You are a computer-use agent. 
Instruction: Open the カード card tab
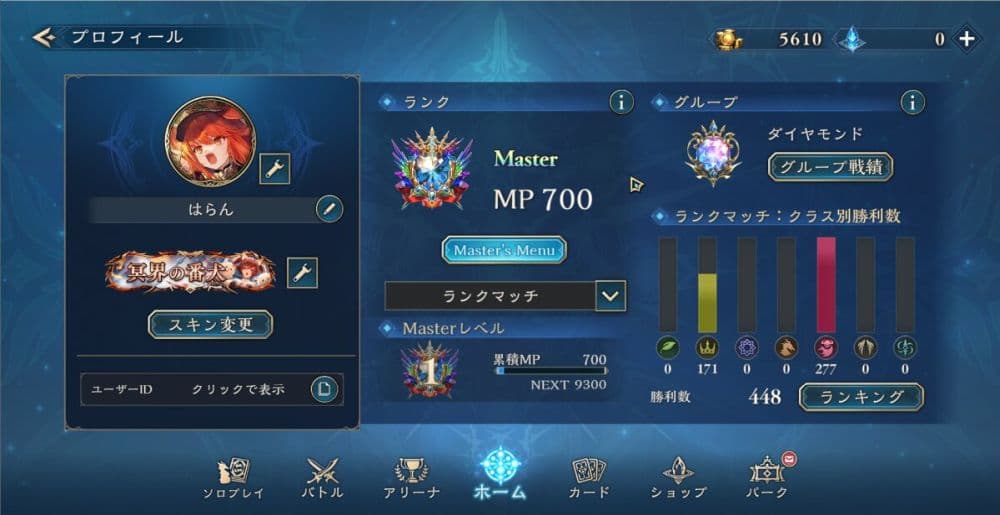[590, 477]
